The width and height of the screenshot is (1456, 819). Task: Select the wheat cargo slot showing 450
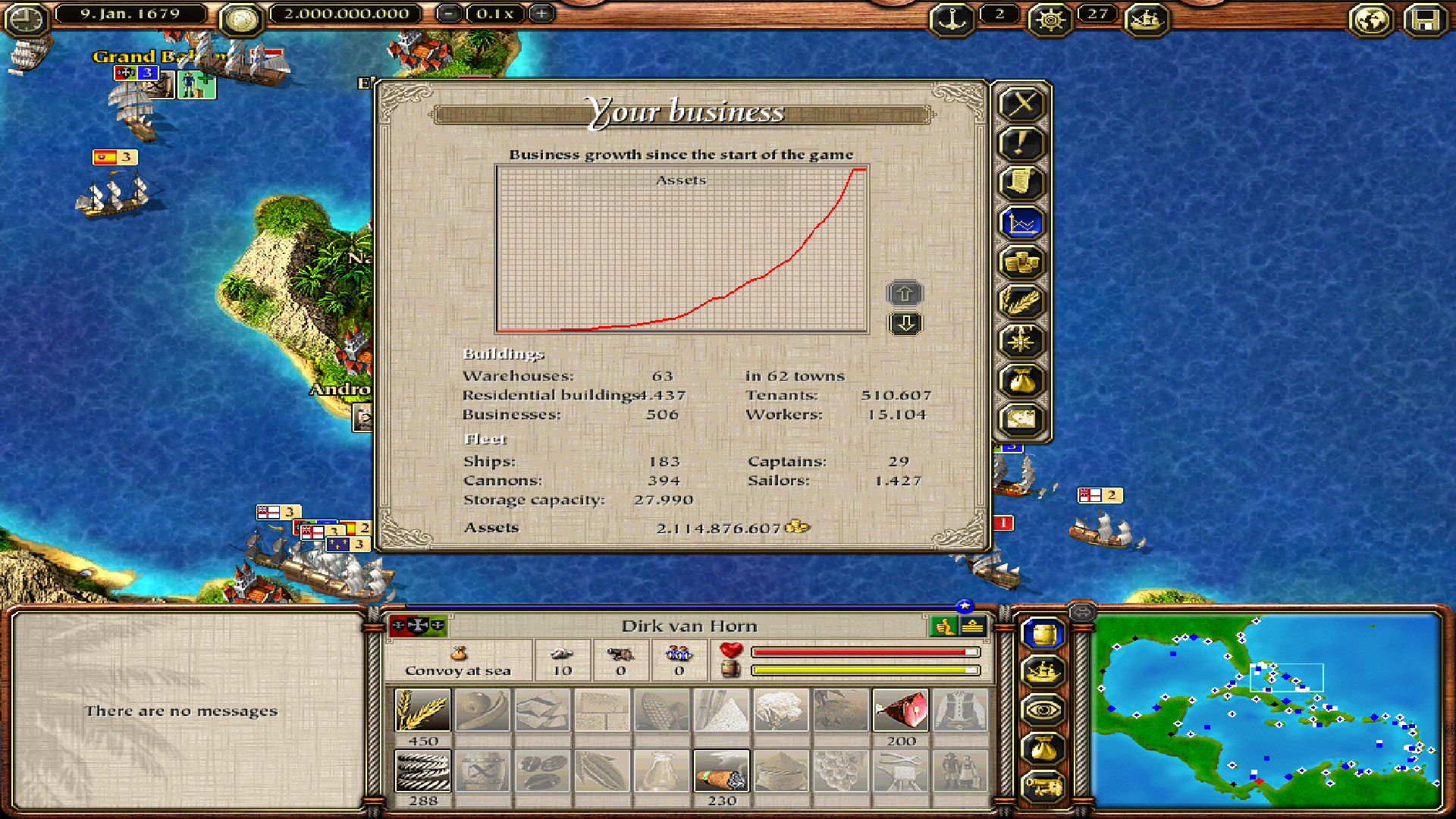tap(422, 709)
